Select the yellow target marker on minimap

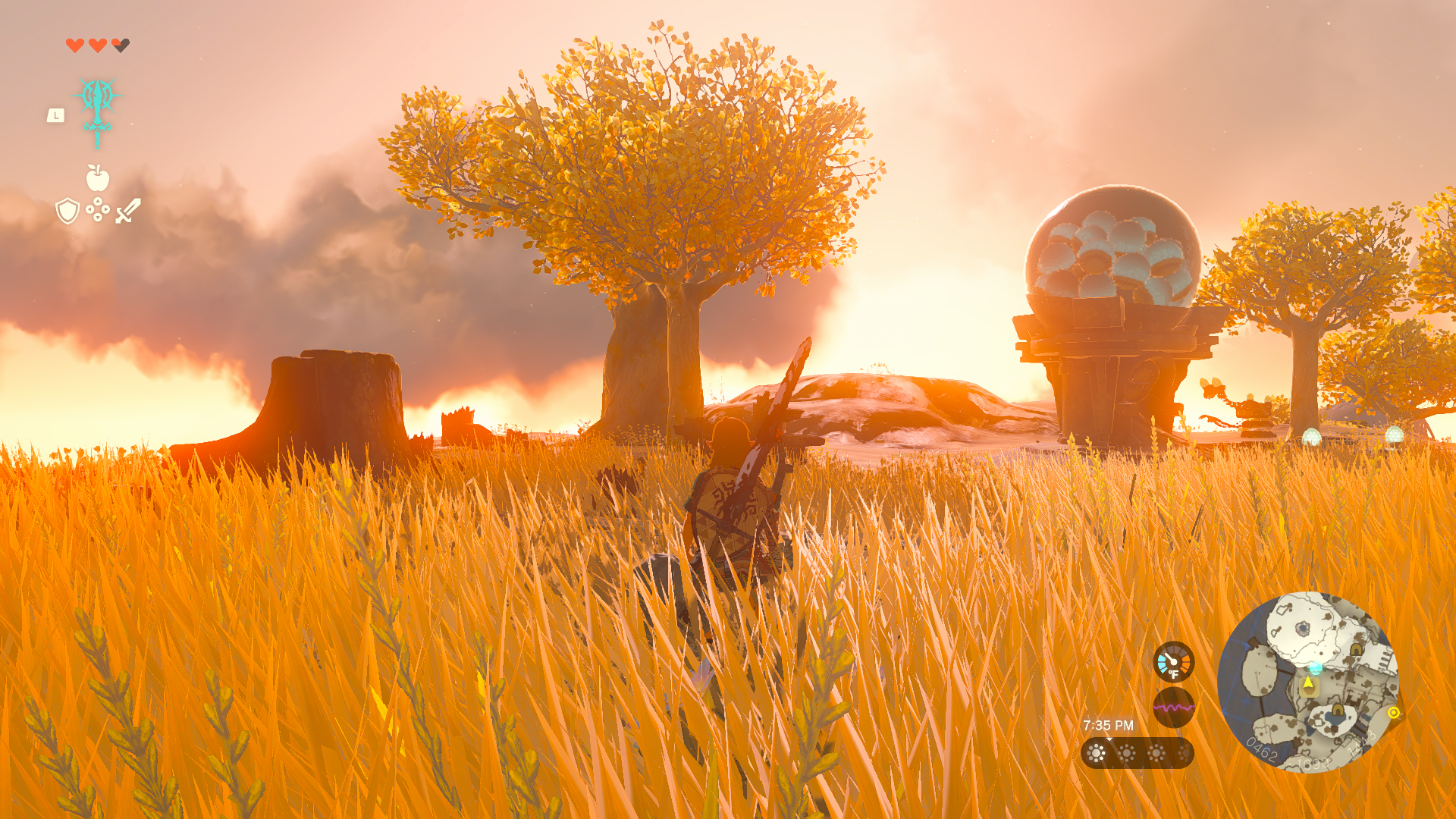pos(1393,712)
